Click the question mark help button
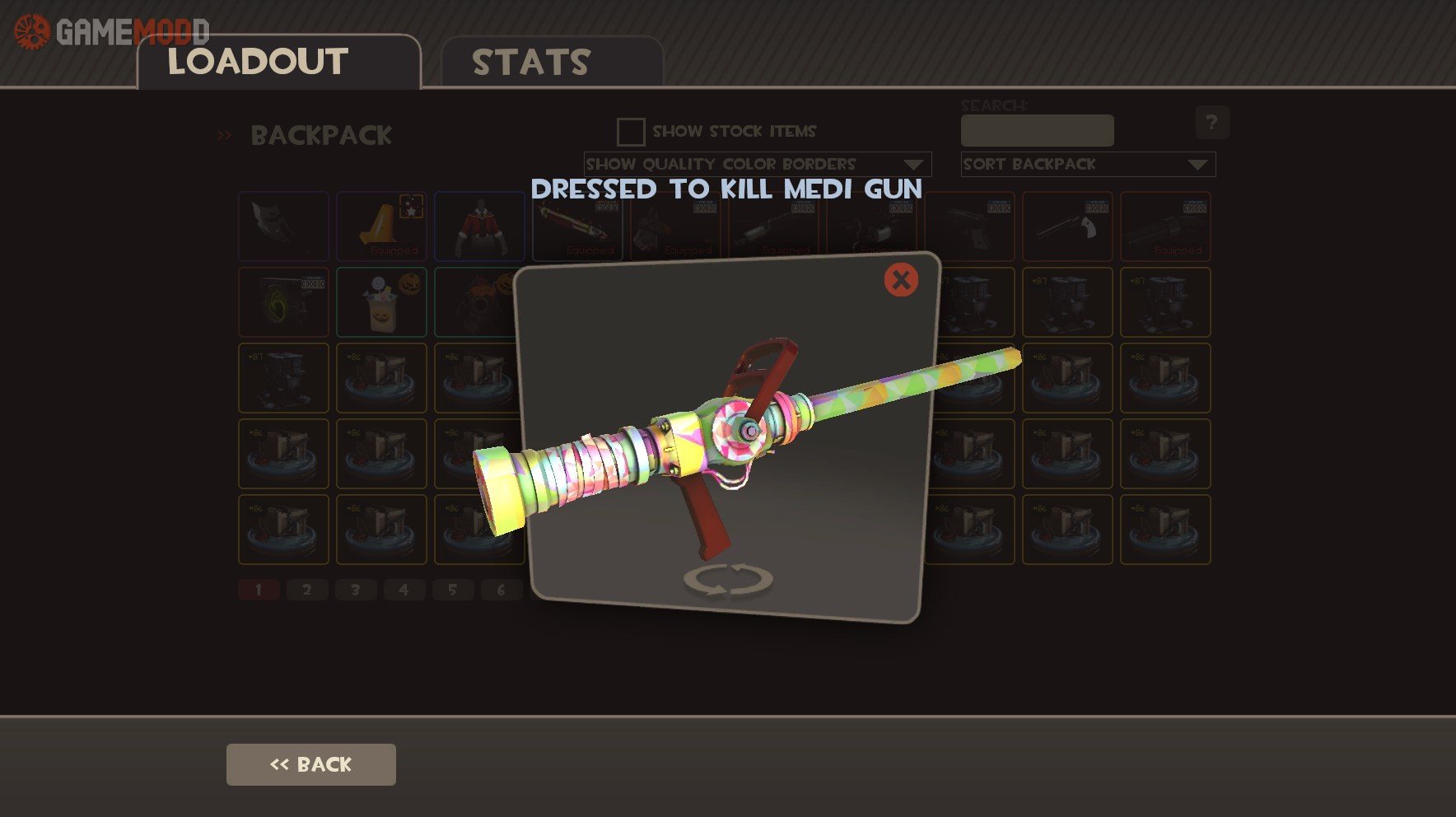This screenshot has width=1456, height=817. tap(1211, 123)
